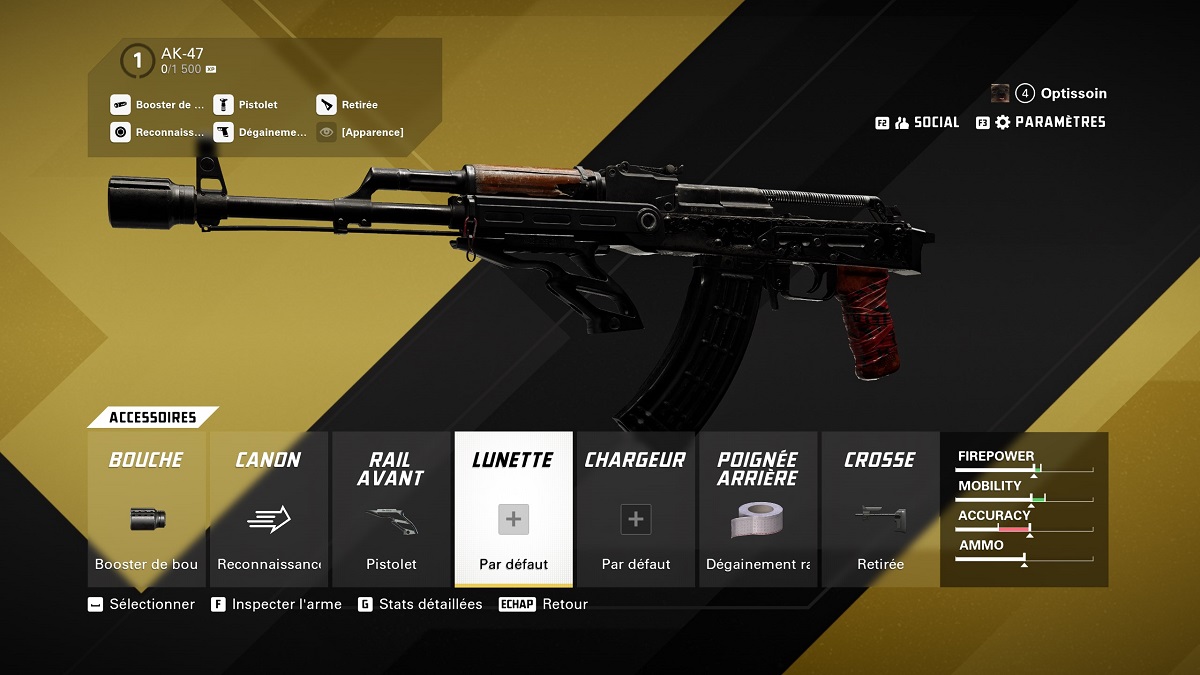Open the Chargeur magazine slot
The height and width of the screenshot is (675, 1200).
(x=635, y=509)
